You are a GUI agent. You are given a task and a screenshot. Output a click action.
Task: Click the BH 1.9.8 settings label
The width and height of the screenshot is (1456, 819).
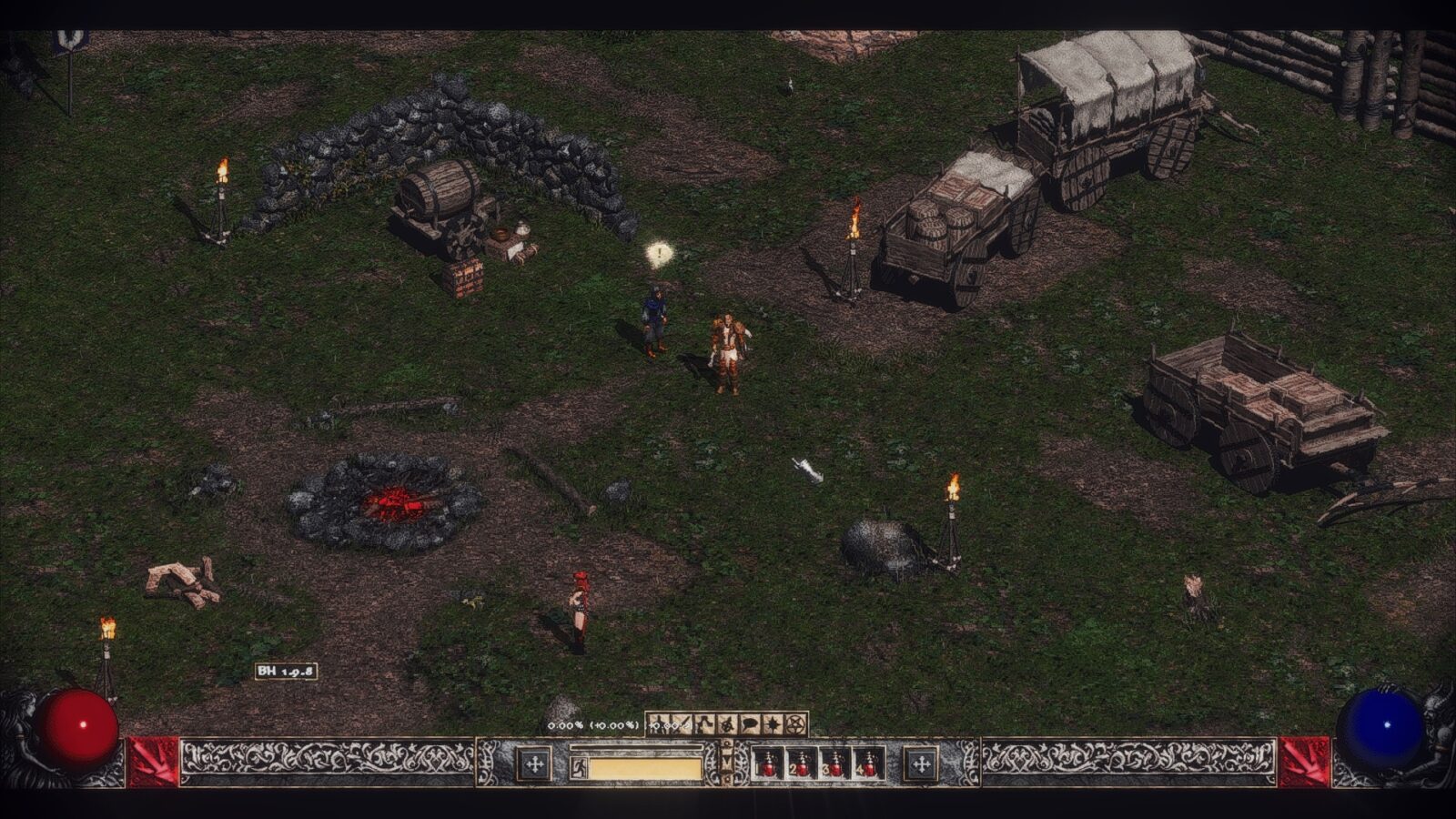tap(286, 672)
